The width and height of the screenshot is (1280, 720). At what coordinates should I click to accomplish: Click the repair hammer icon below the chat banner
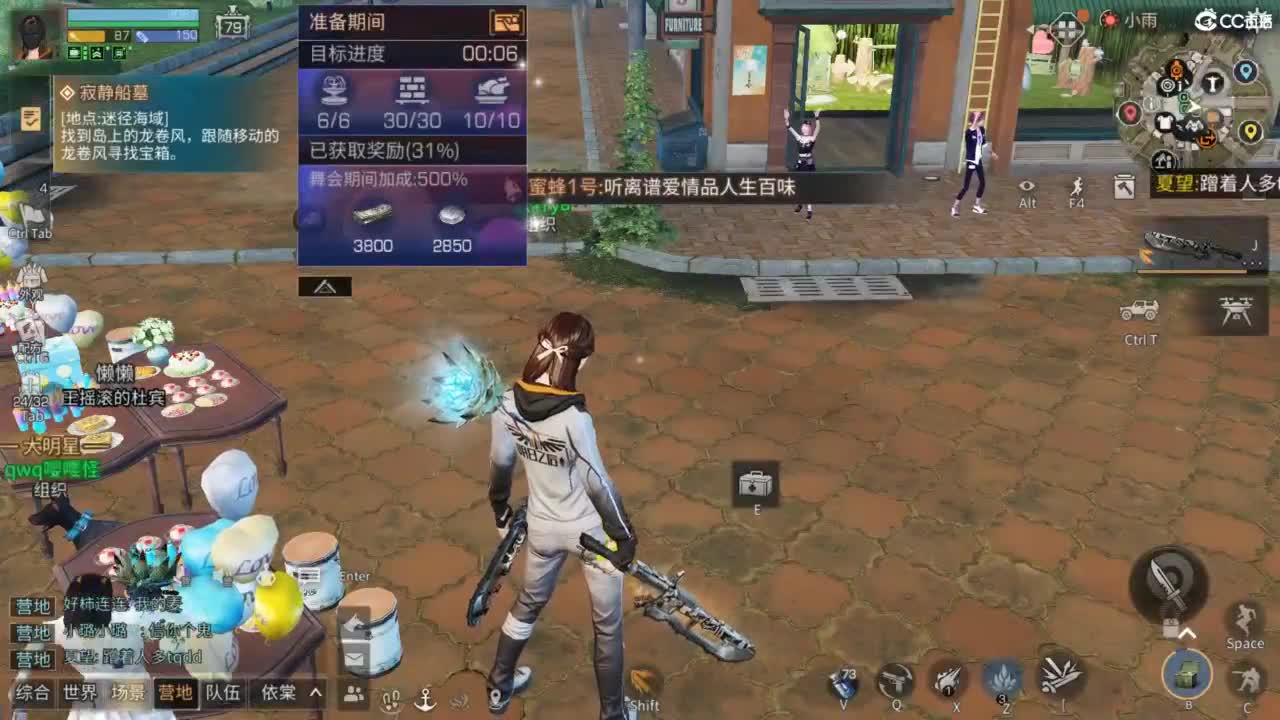click(x=1123, y=188)
